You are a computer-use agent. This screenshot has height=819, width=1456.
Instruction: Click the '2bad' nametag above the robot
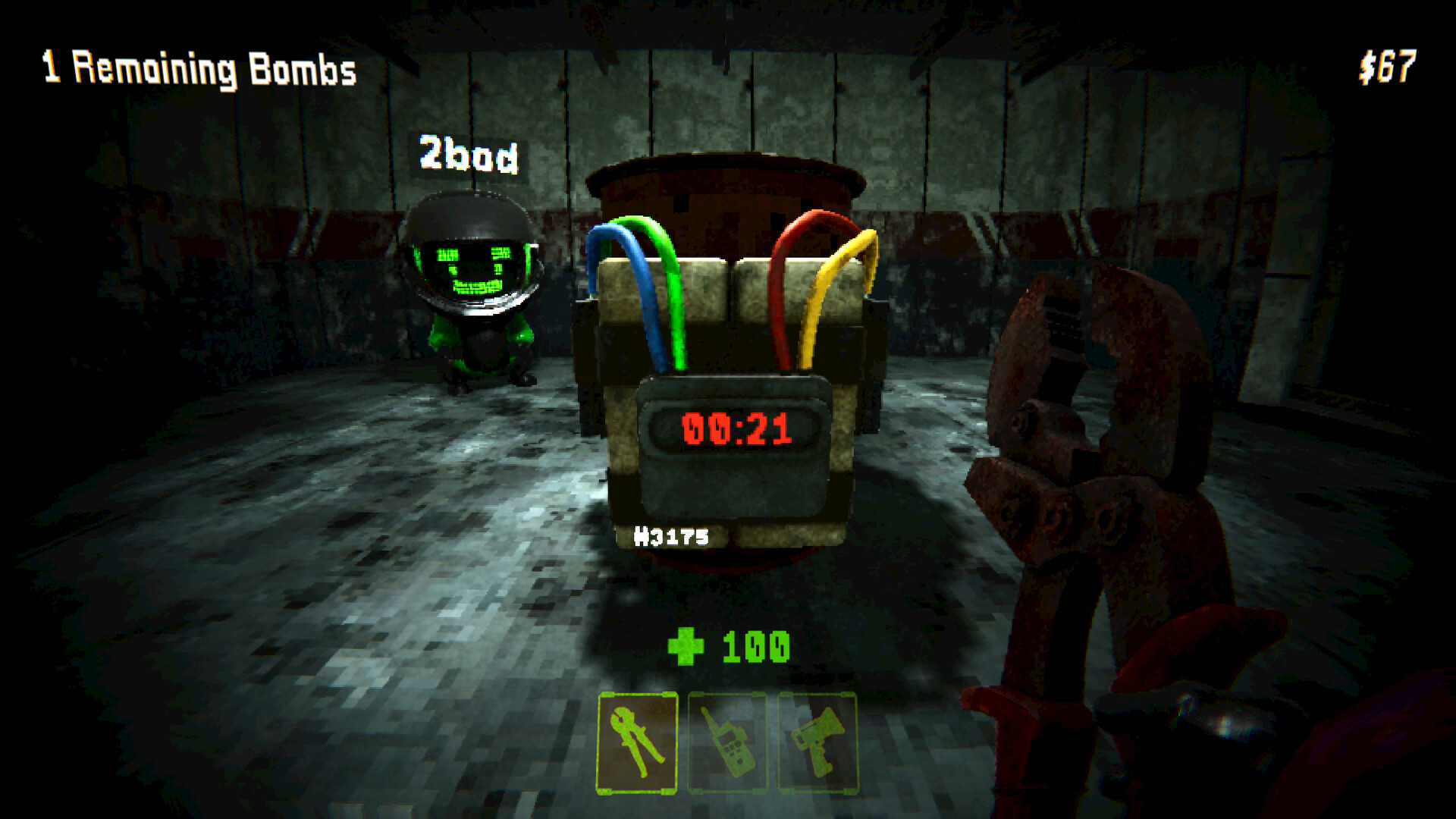[470, 153]
